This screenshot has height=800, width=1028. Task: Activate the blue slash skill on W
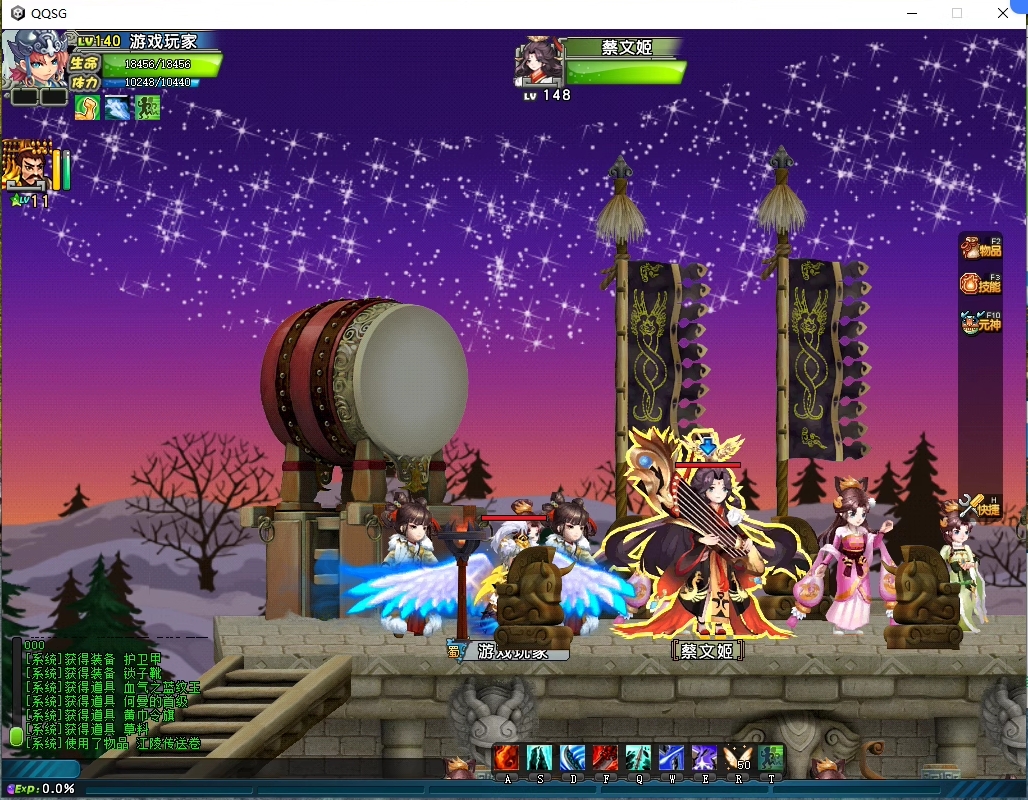(x=671, y=758)
